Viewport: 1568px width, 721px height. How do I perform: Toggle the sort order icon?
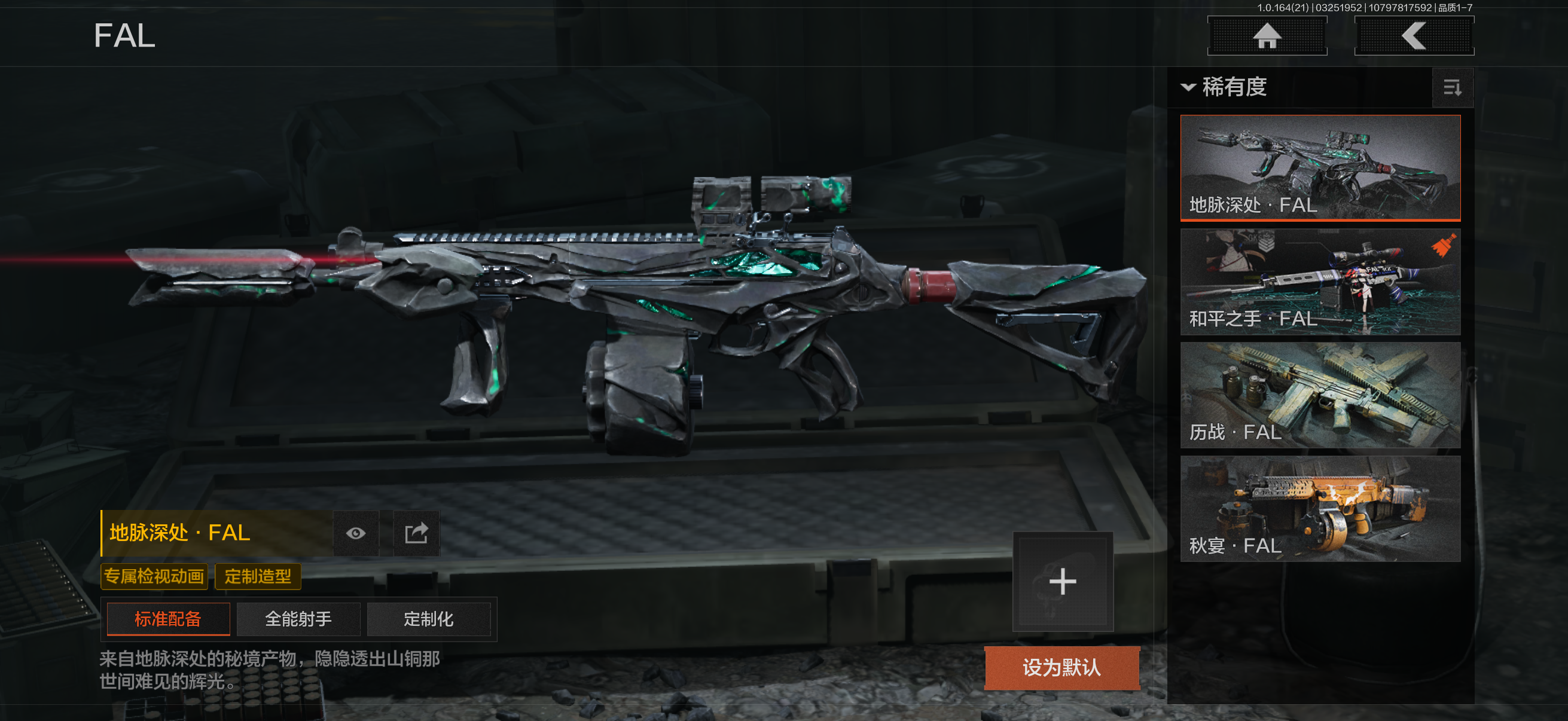point(1452,88)
